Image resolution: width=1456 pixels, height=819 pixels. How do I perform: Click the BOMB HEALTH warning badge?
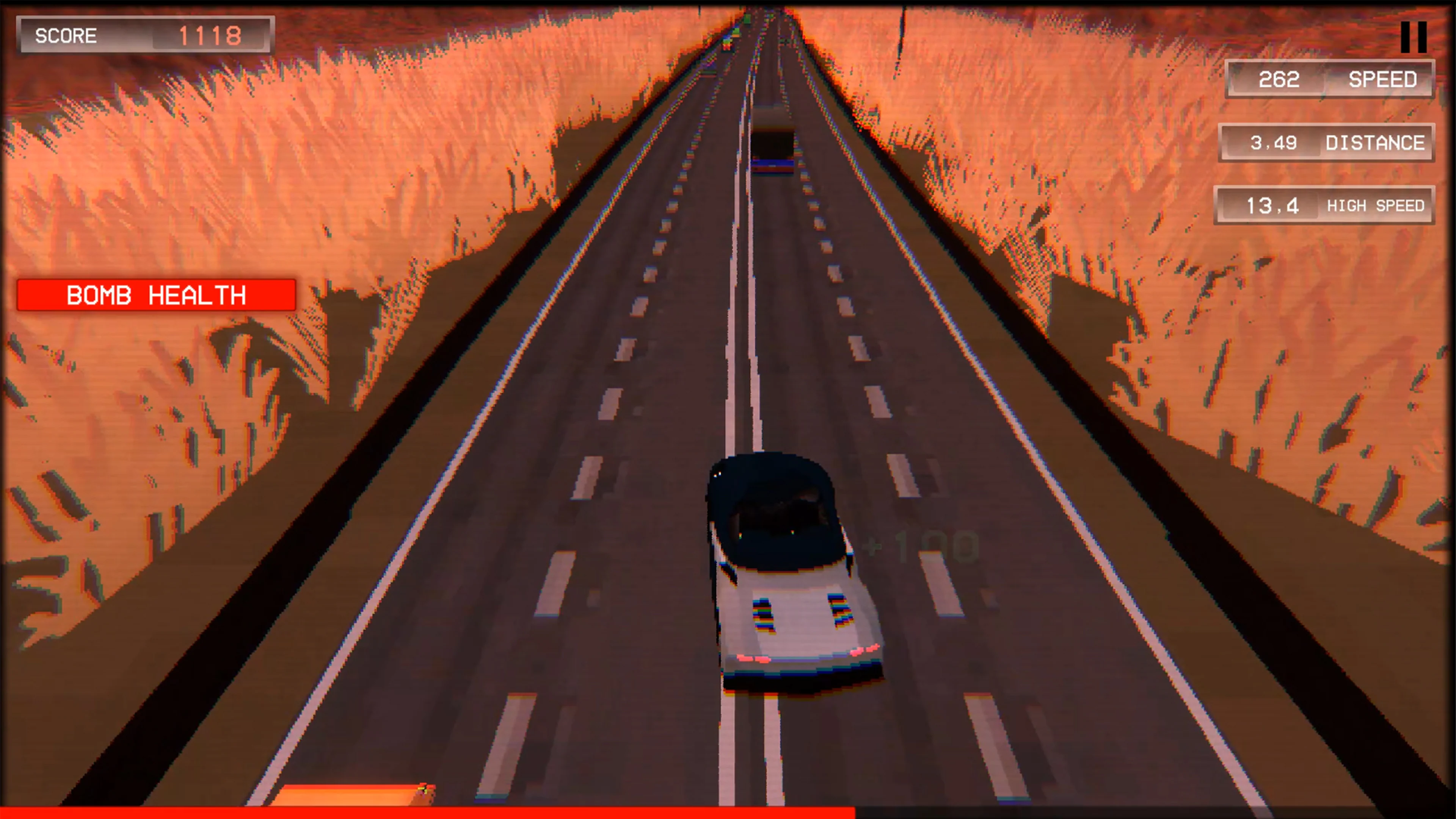pyautogui.click(x=157, y=295)
